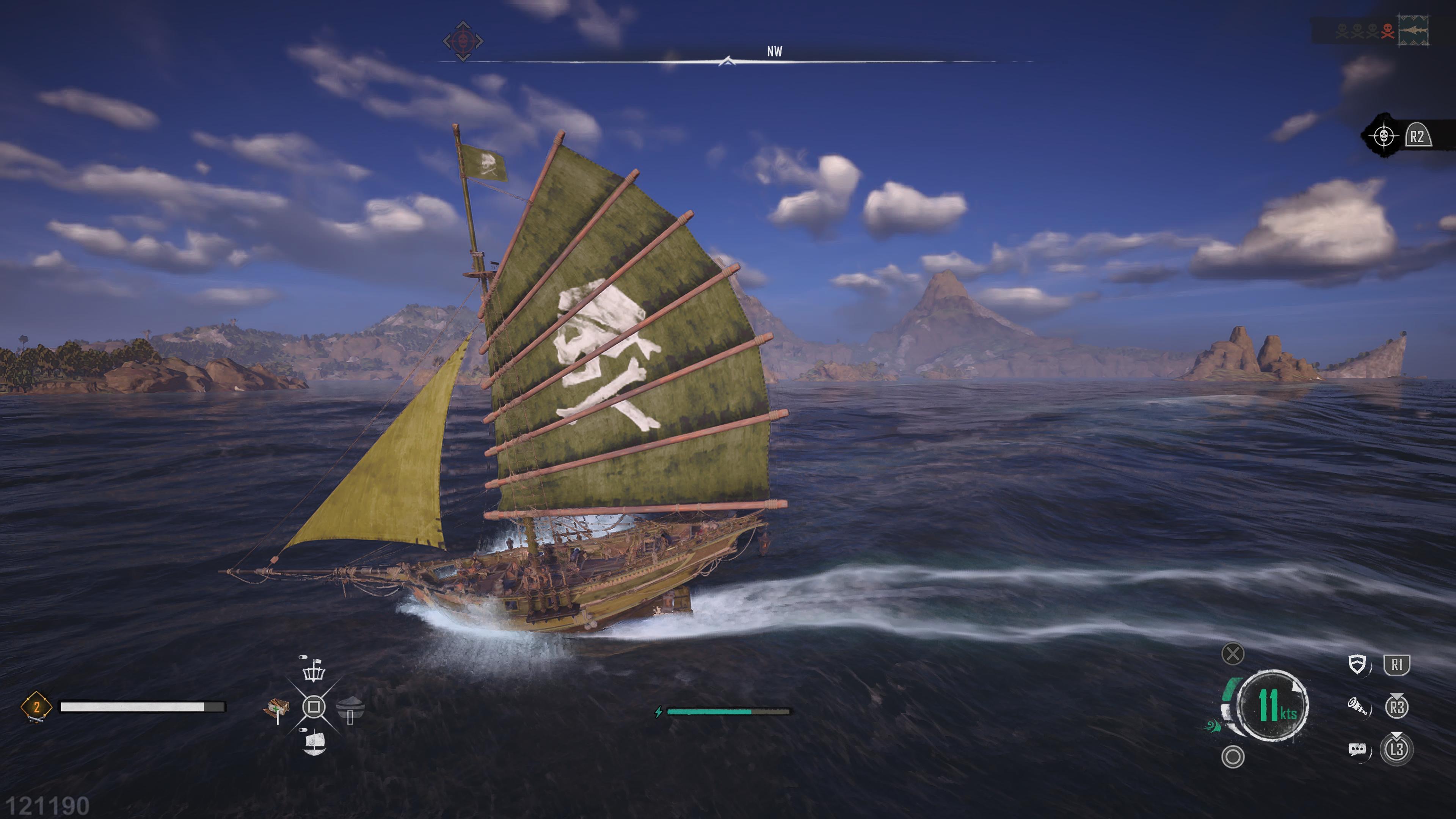
Task: Select the target marker on compass bar
Action: tap(463, 41)
